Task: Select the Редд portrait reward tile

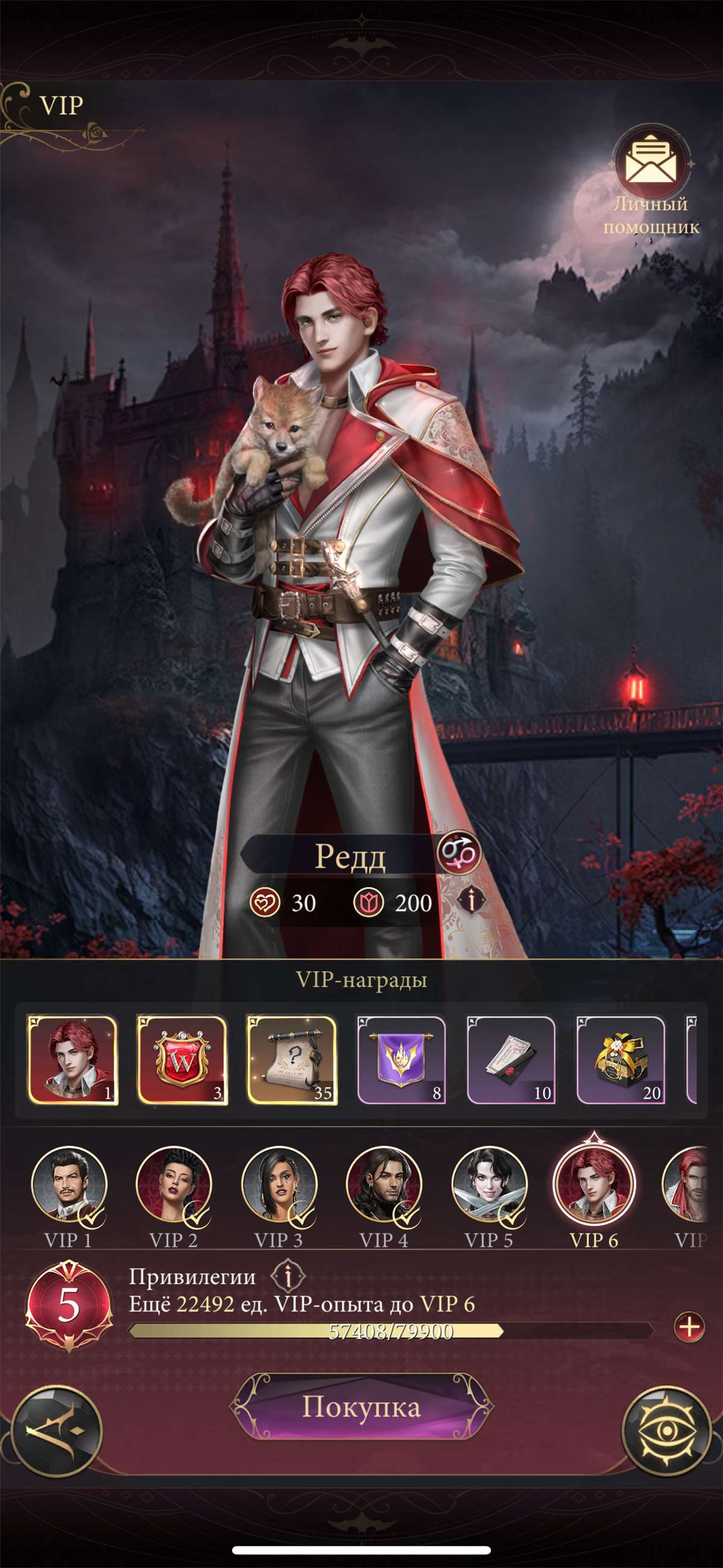Action: (x=72, y=1060)
